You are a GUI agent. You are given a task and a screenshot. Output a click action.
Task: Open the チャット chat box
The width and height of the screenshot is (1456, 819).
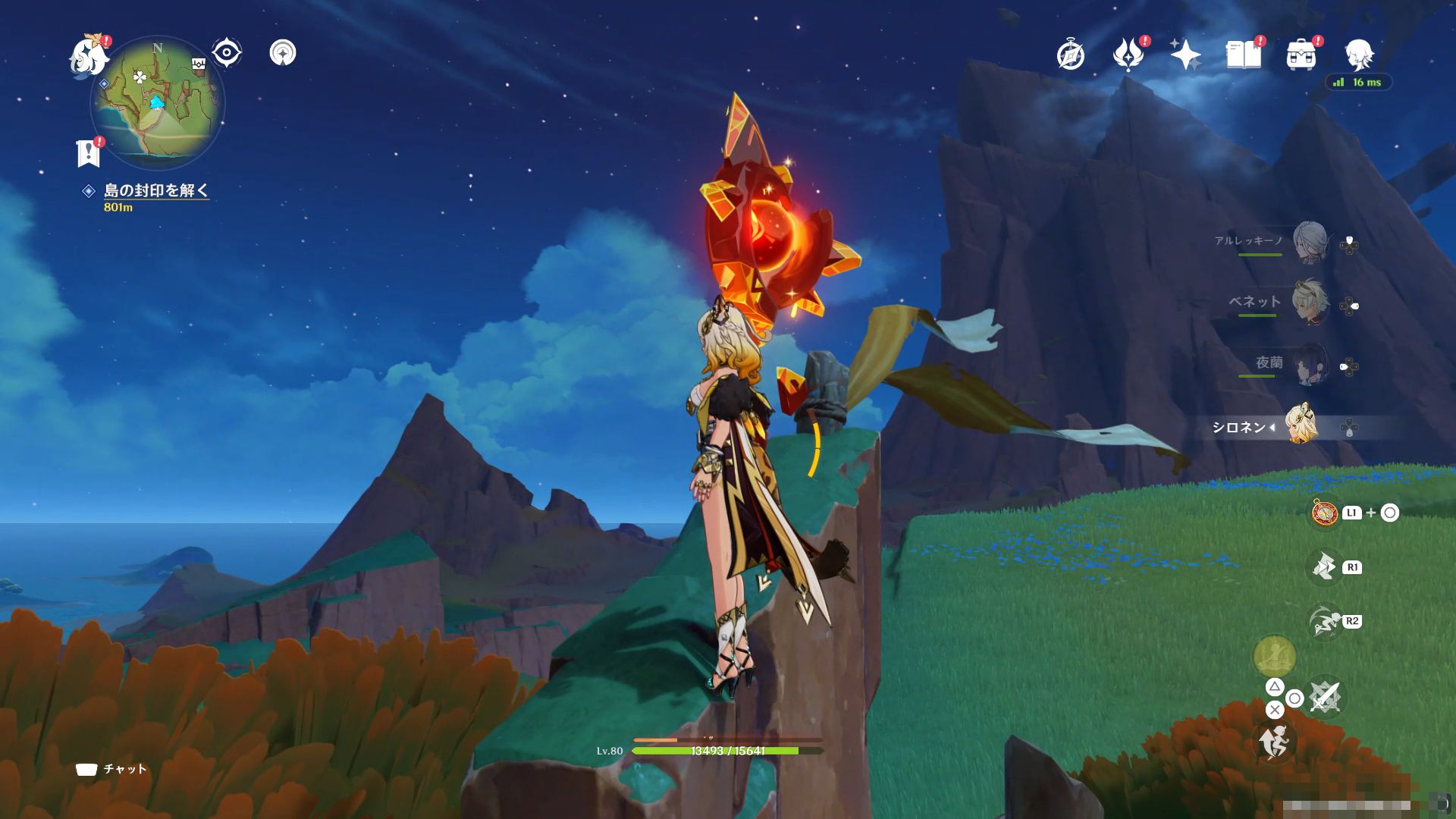[111, 769]
